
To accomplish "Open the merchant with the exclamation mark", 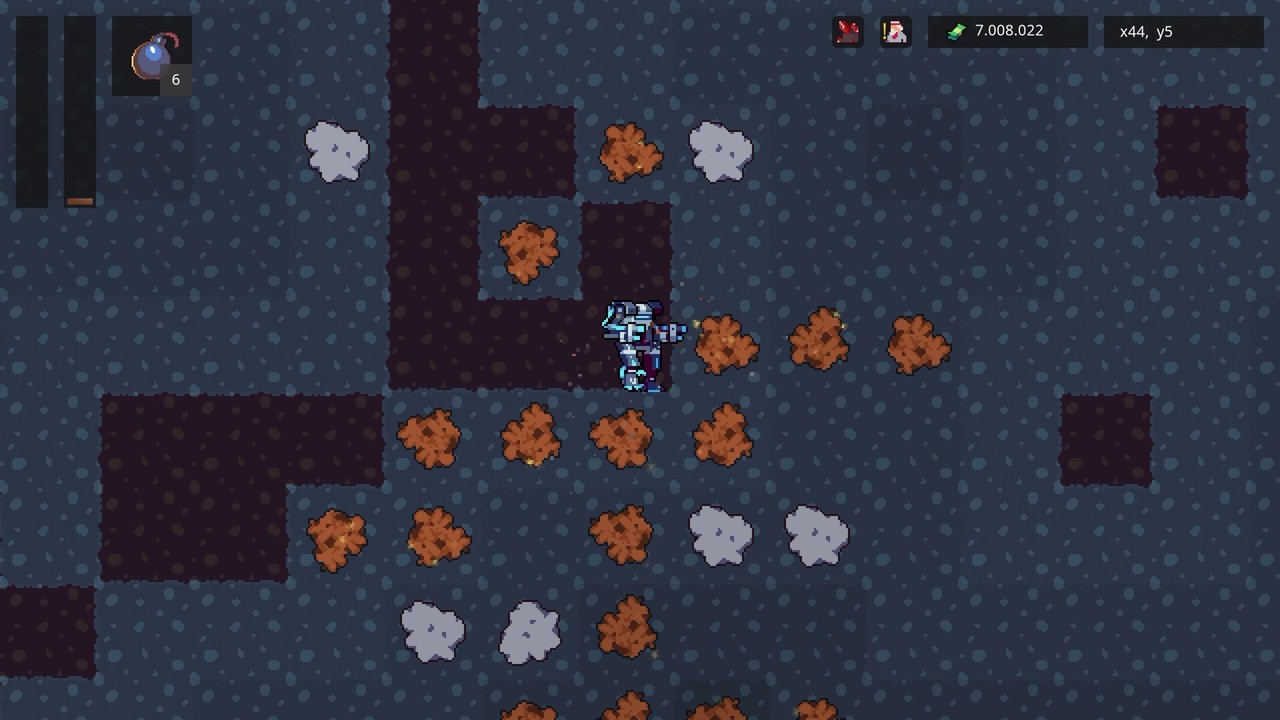I will 894,31.
